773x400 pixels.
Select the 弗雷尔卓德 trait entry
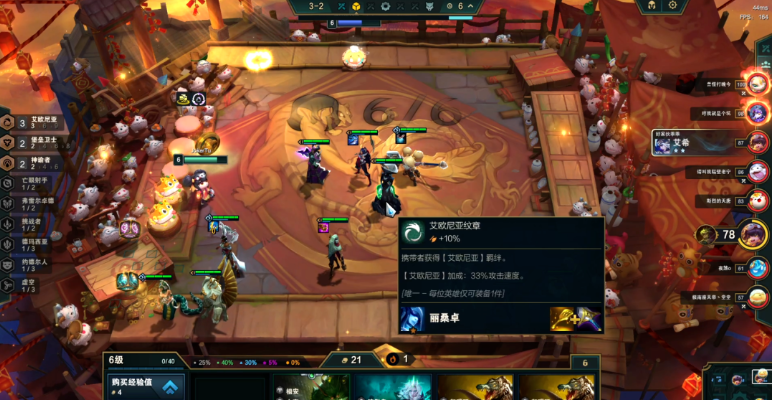click(42, 202)
